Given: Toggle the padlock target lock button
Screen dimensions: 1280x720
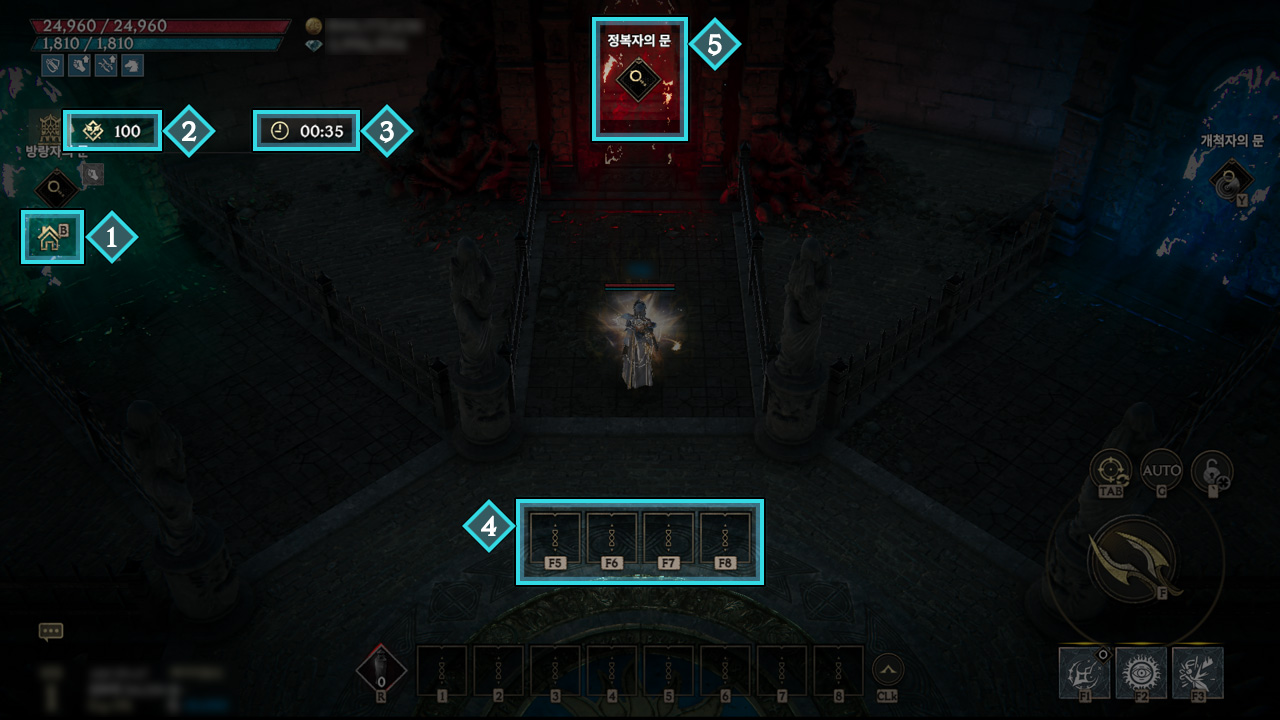Looking at the screenshot, I should (1211, 470).
